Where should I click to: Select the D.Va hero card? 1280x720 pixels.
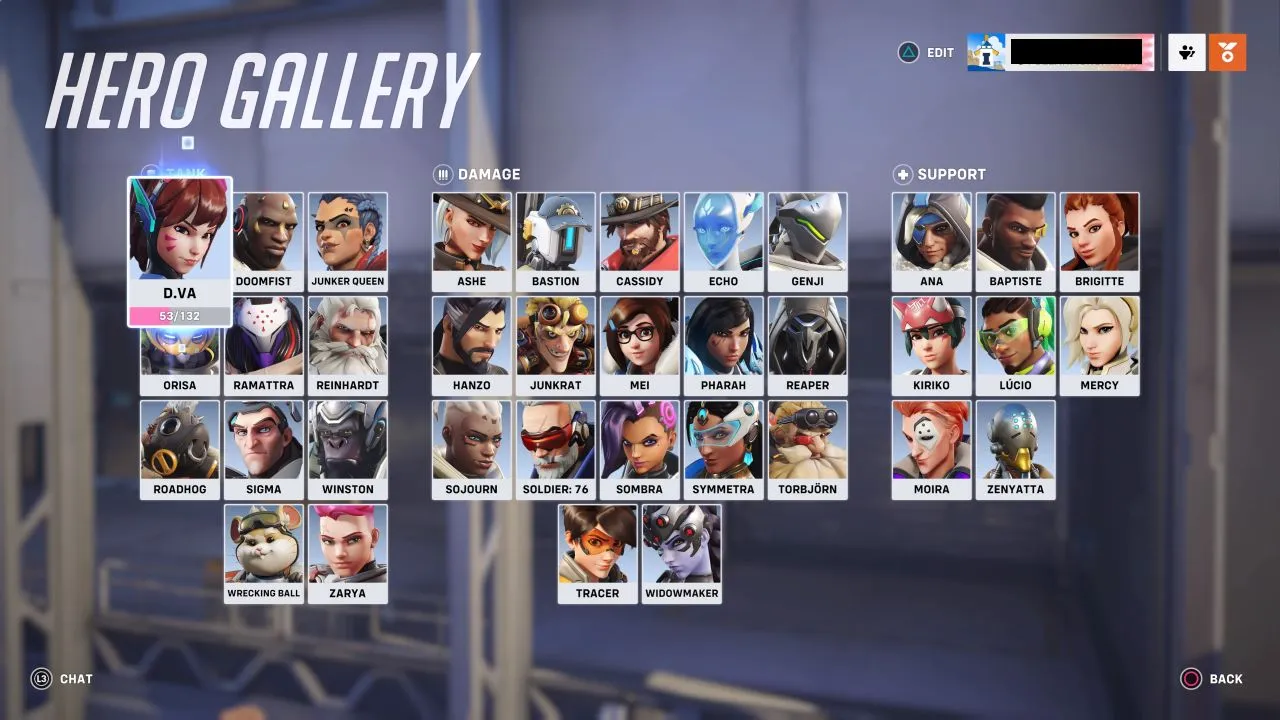click(x=179, y=240)
